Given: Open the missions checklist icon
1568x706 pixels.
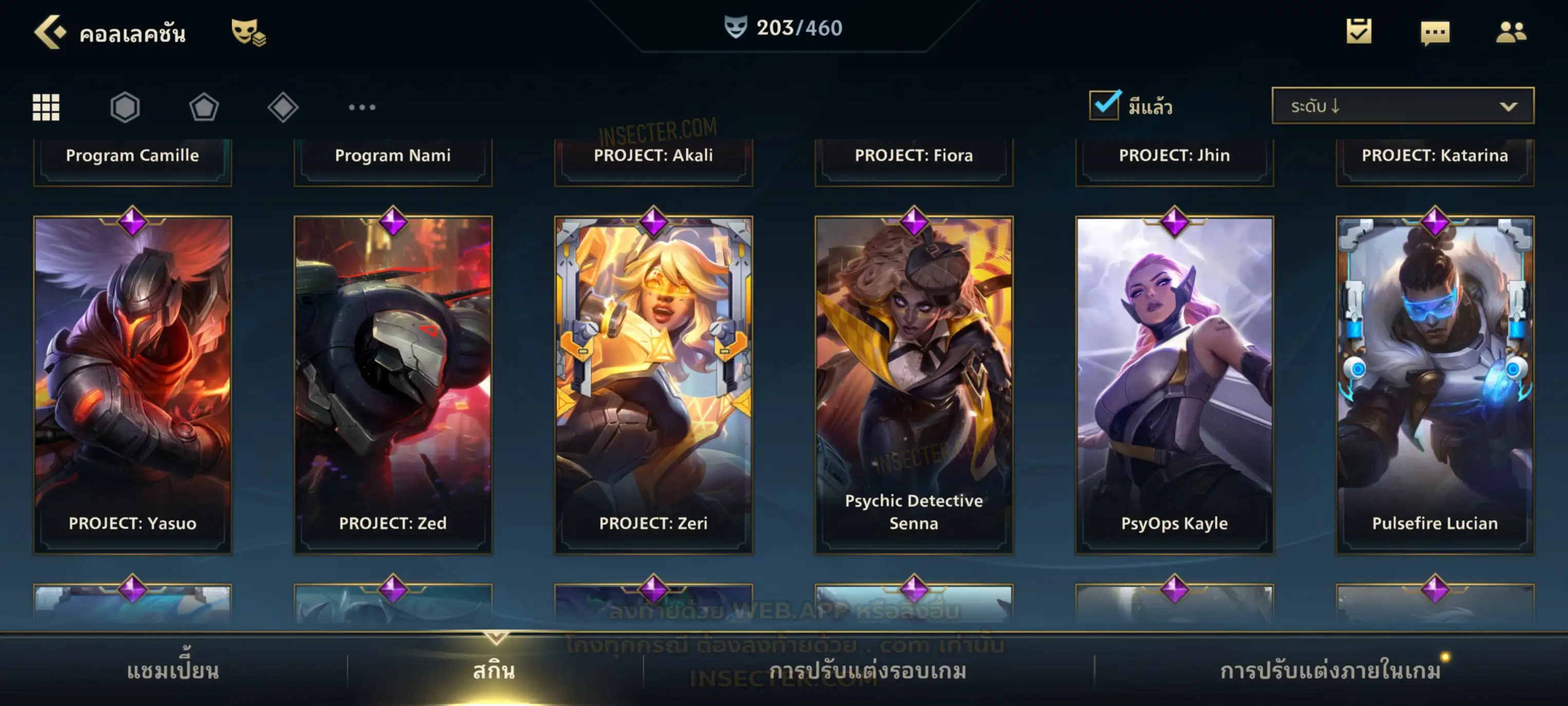Looking at the screenshot, I should click(1358, 32).
